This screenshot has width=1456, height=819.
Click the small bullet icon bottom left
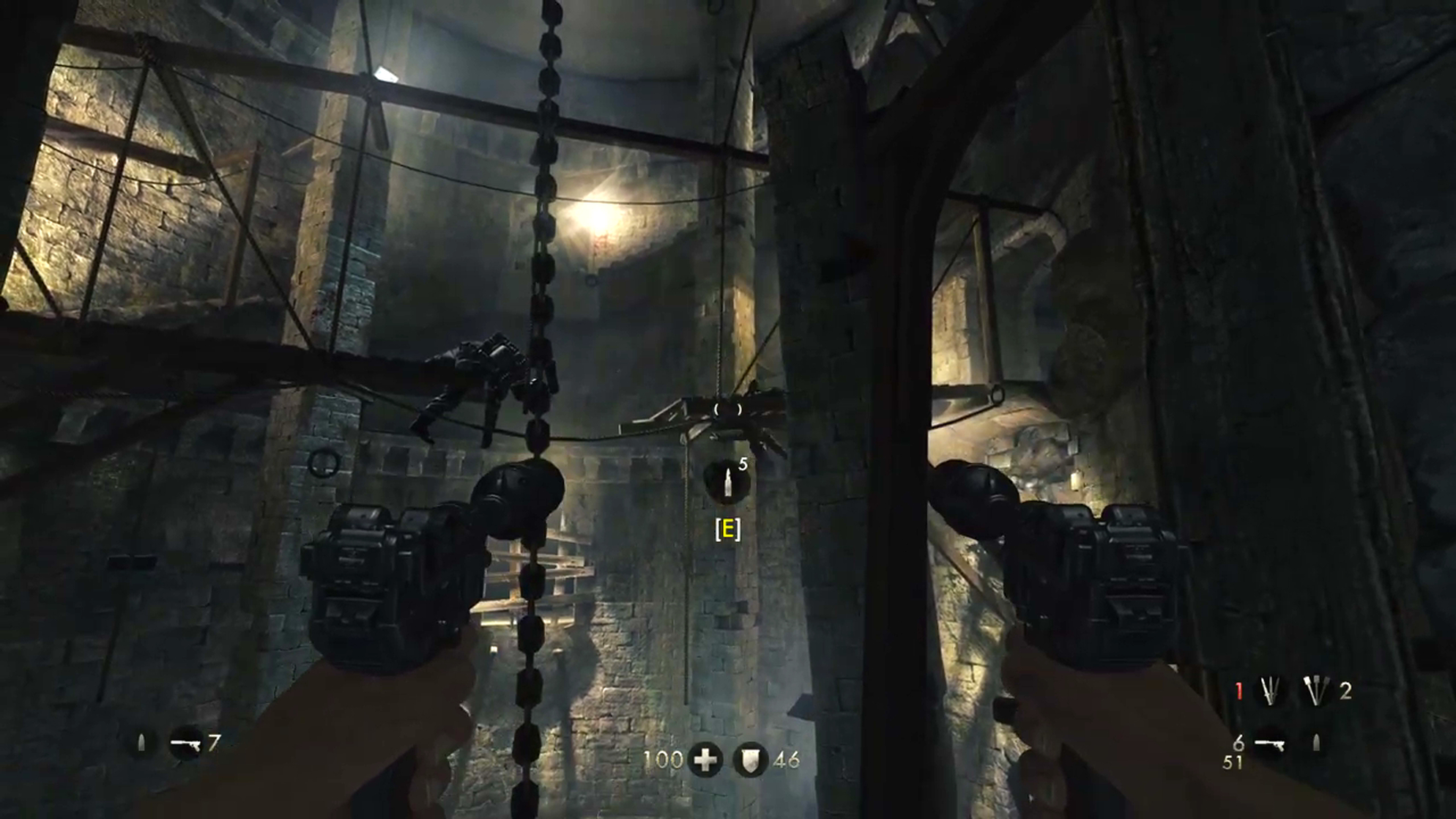click(x=141, y=742)
